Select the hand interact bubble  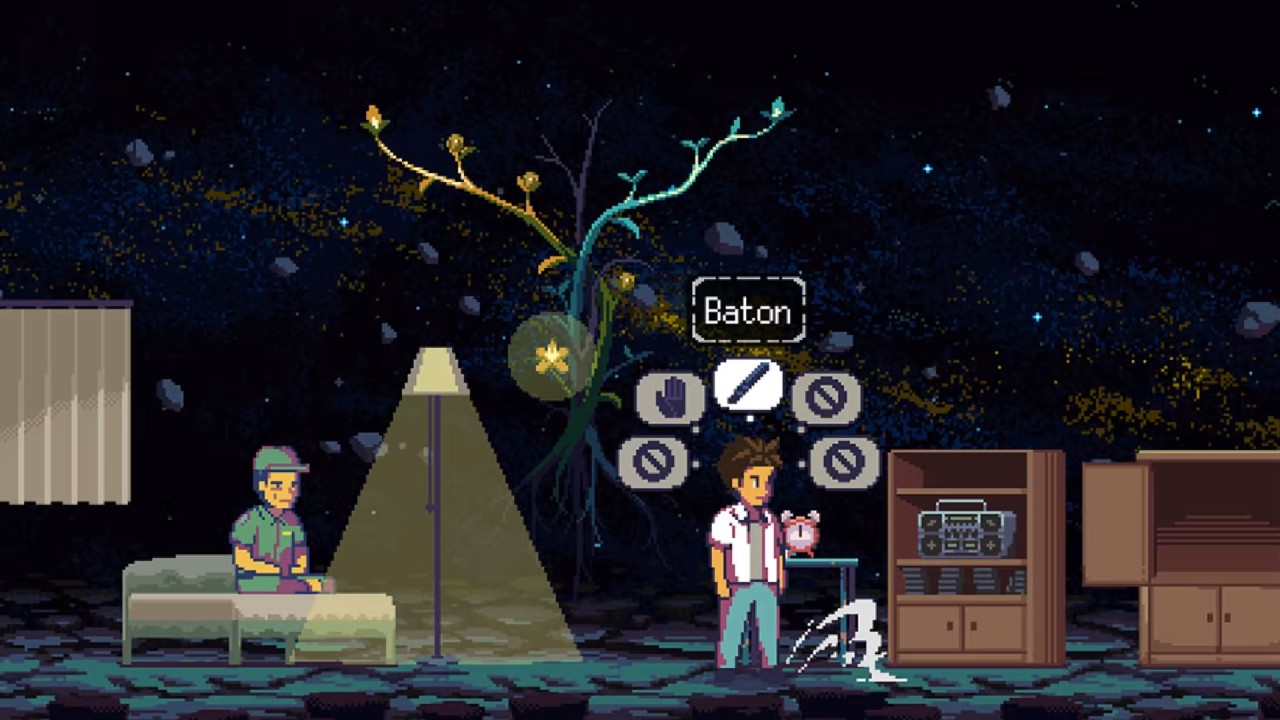point(669,398)
